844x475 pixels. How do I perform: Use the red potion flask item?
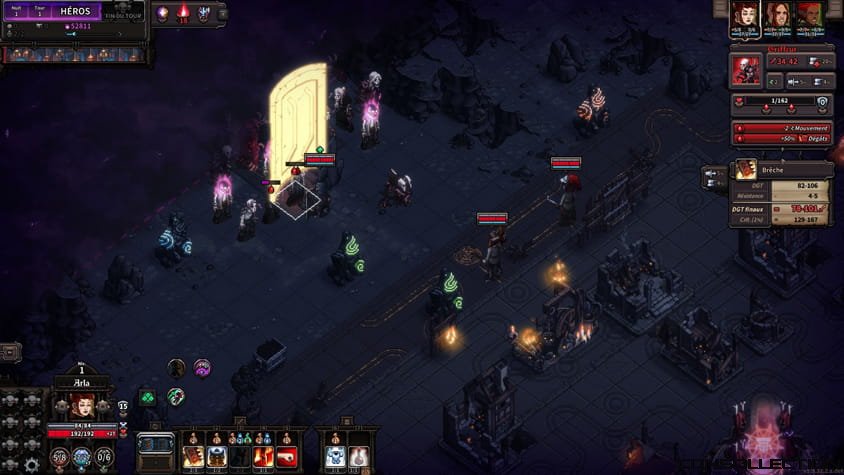(358, 457)
